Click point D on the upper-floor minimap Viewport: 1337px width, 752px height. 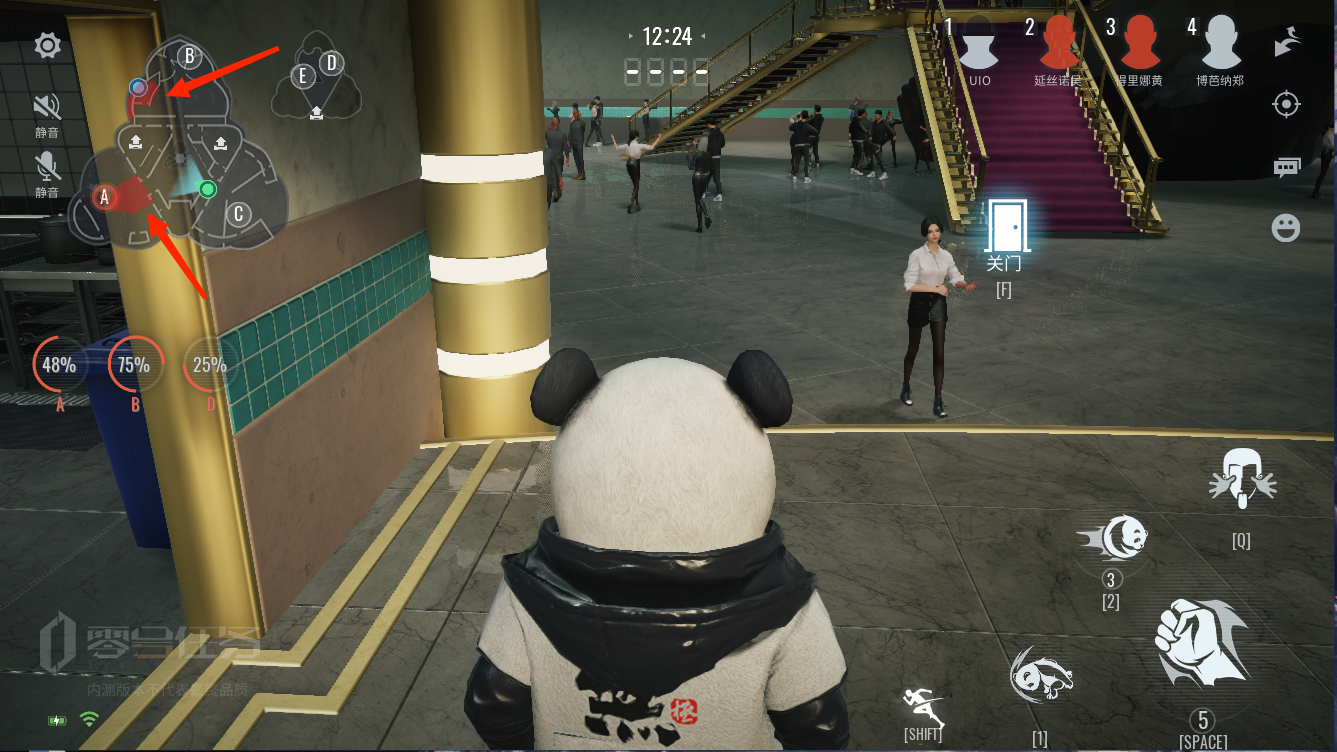(x=331, y=64)
